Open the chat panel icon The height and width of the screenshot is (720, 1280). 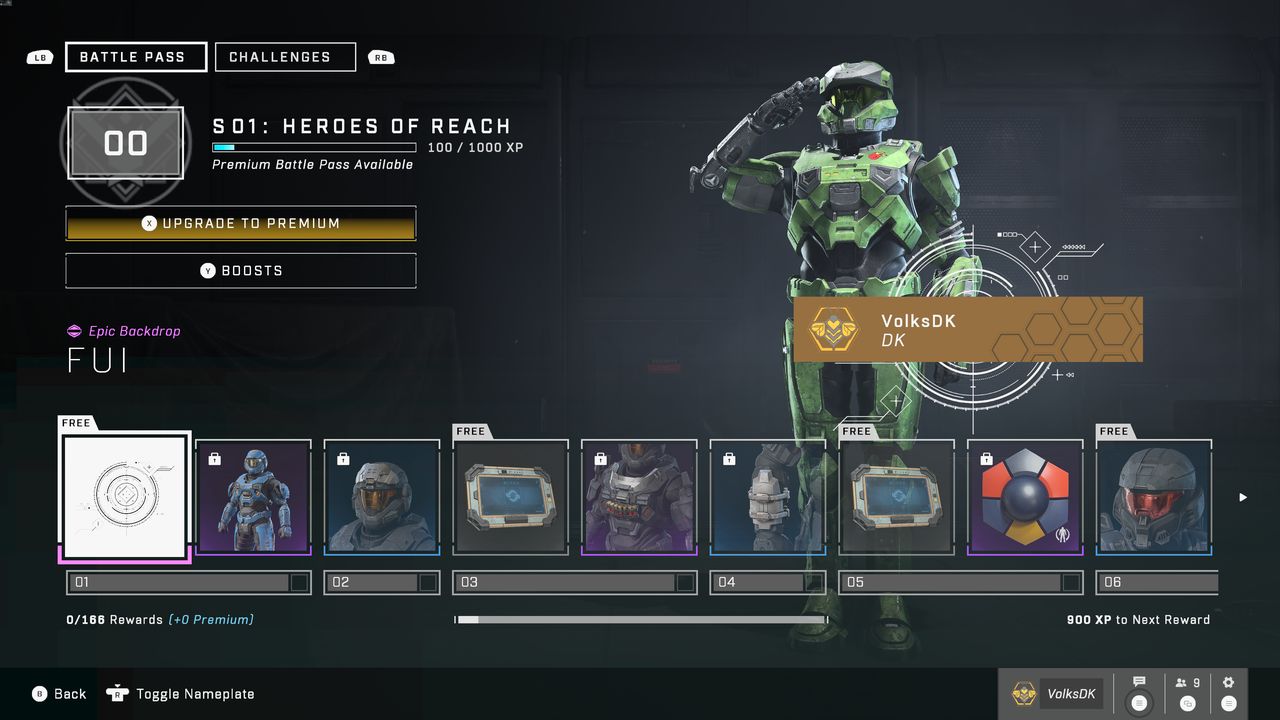pyautogui.click(x=1139, y=693)
